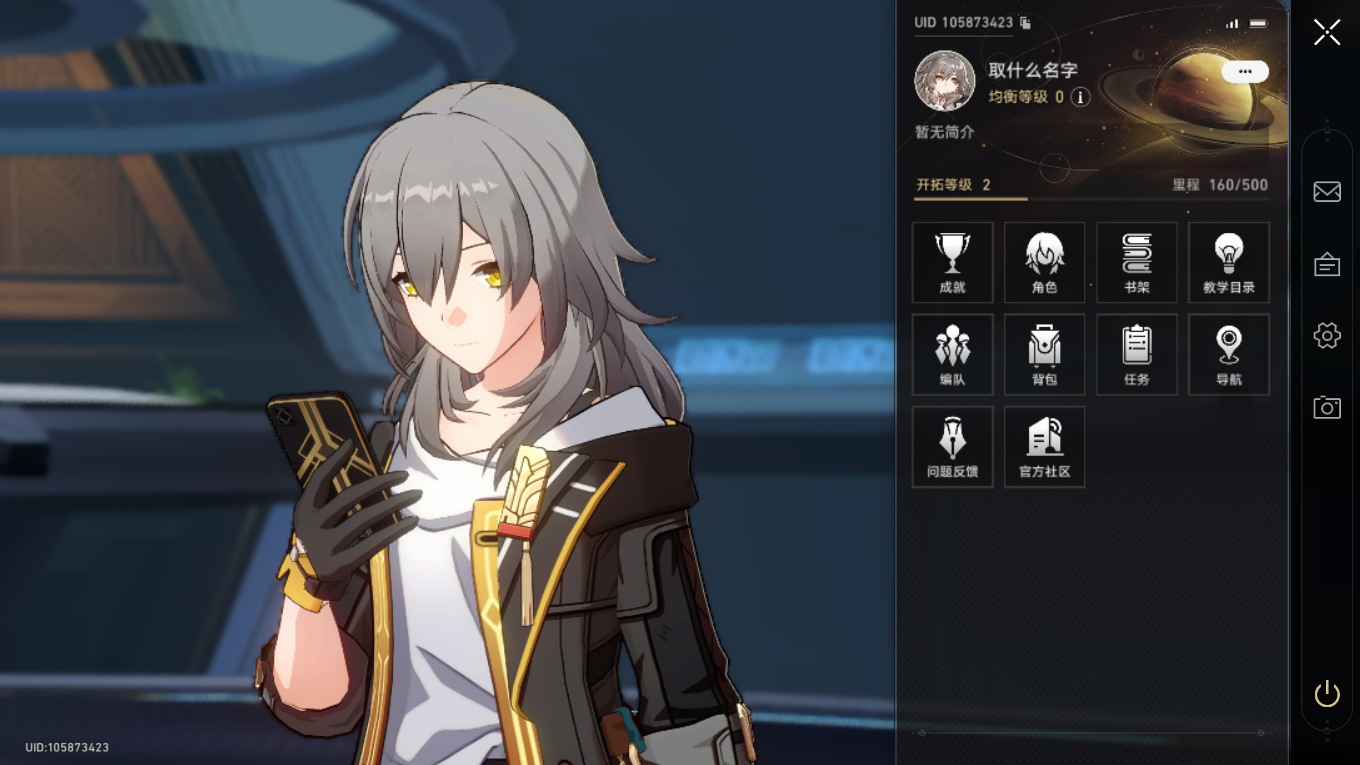The width and height of the screenshot is (1360, 765).
Task: Click the player avatar portrait
Action: point(944,81)
